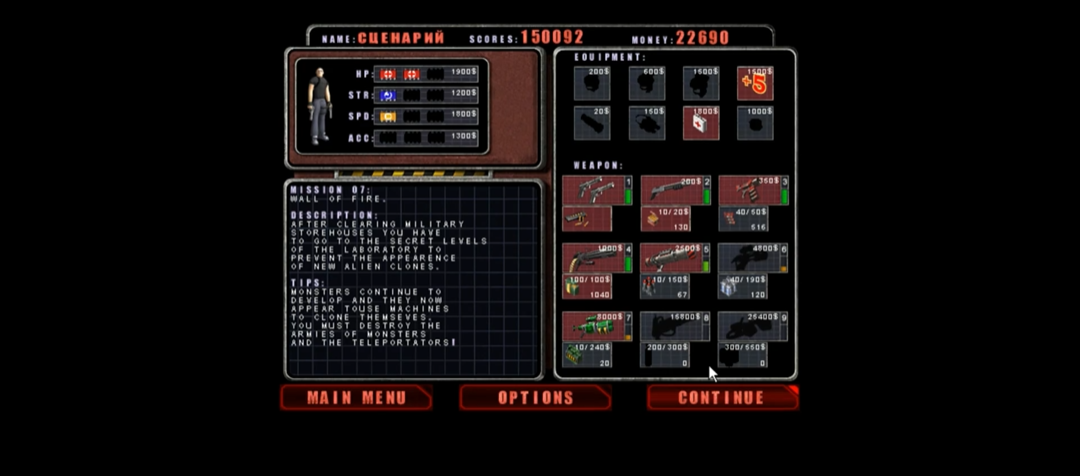Choose the 600$ equipment slot
This screenshot has height=476, width=1080.
pos(647,84)
